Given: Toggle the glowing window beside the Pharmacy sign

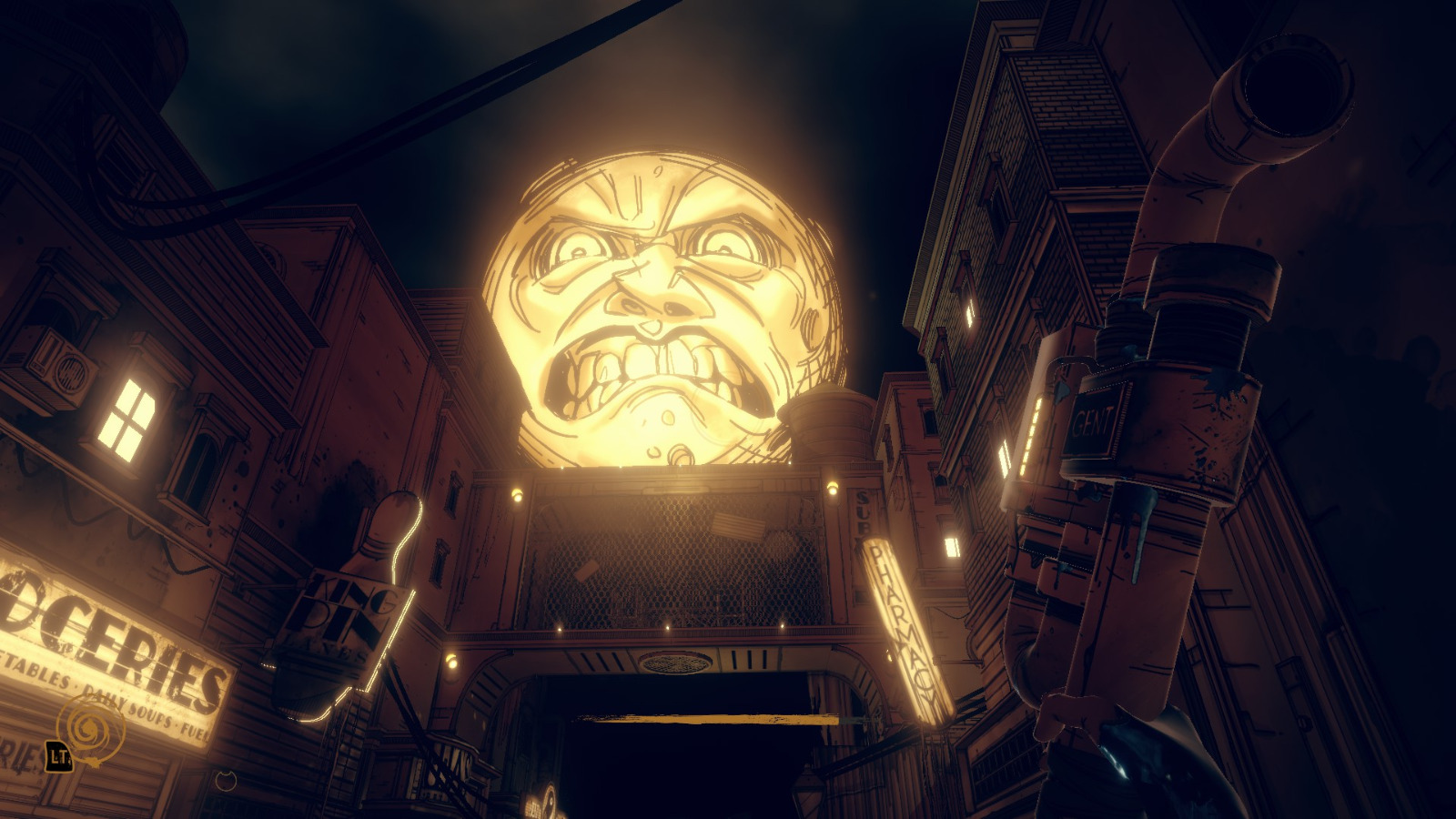Looking at the screenshot, I should 953,546.
